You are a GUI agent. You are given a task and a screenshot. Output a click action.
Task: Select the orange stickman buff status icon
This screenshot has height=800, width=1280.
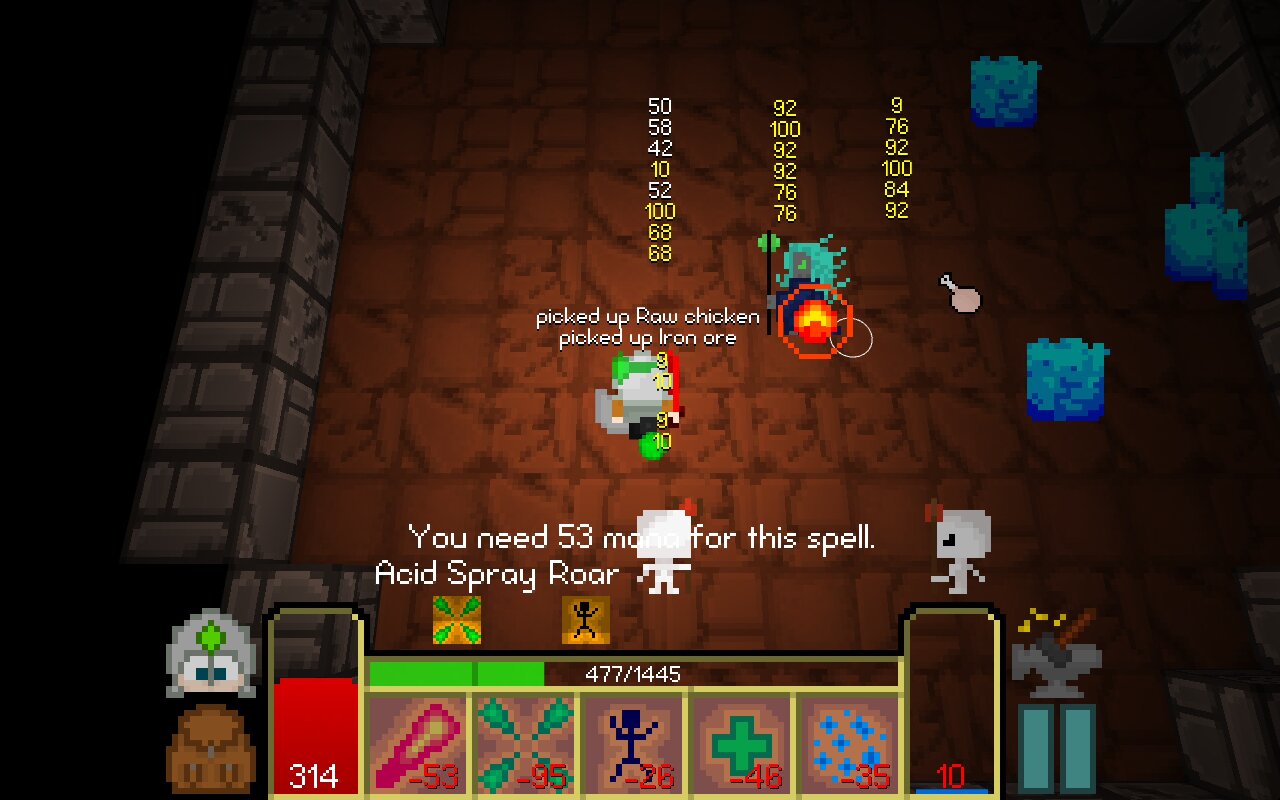tap(586, 620)
